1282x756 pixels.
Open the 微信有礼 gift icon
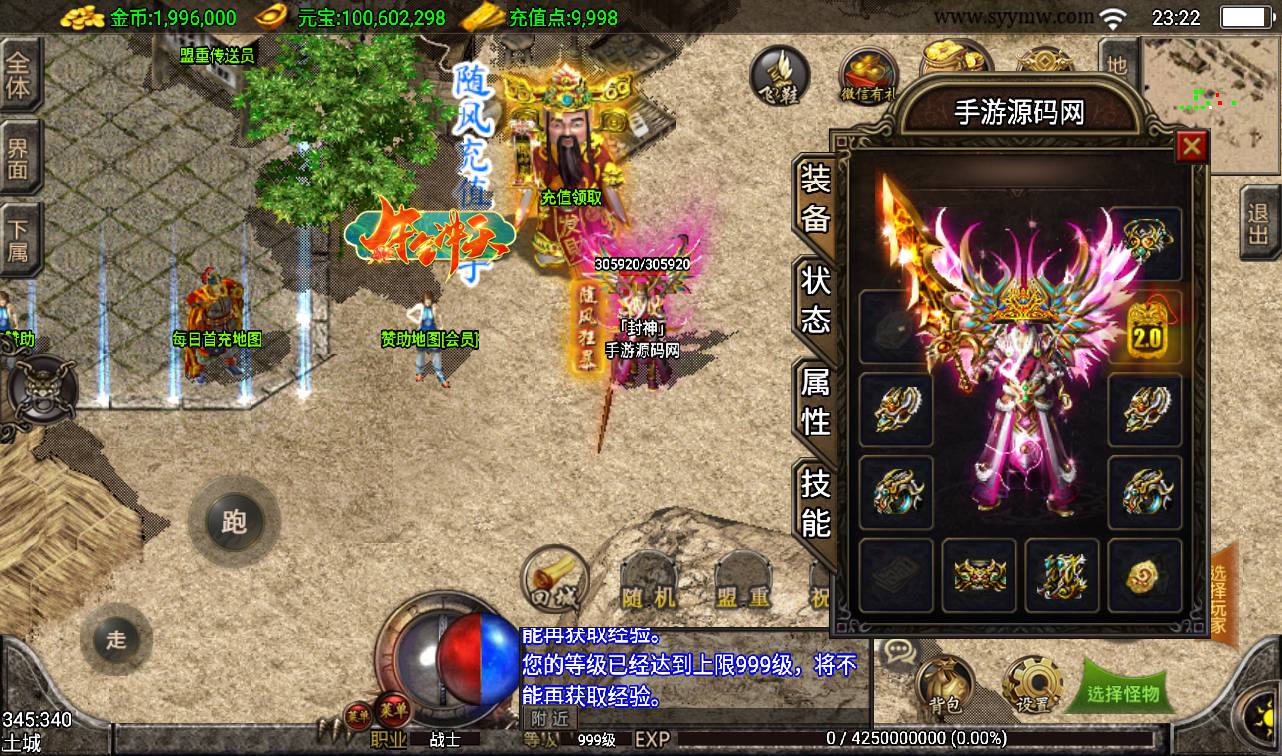pos(868,78)
